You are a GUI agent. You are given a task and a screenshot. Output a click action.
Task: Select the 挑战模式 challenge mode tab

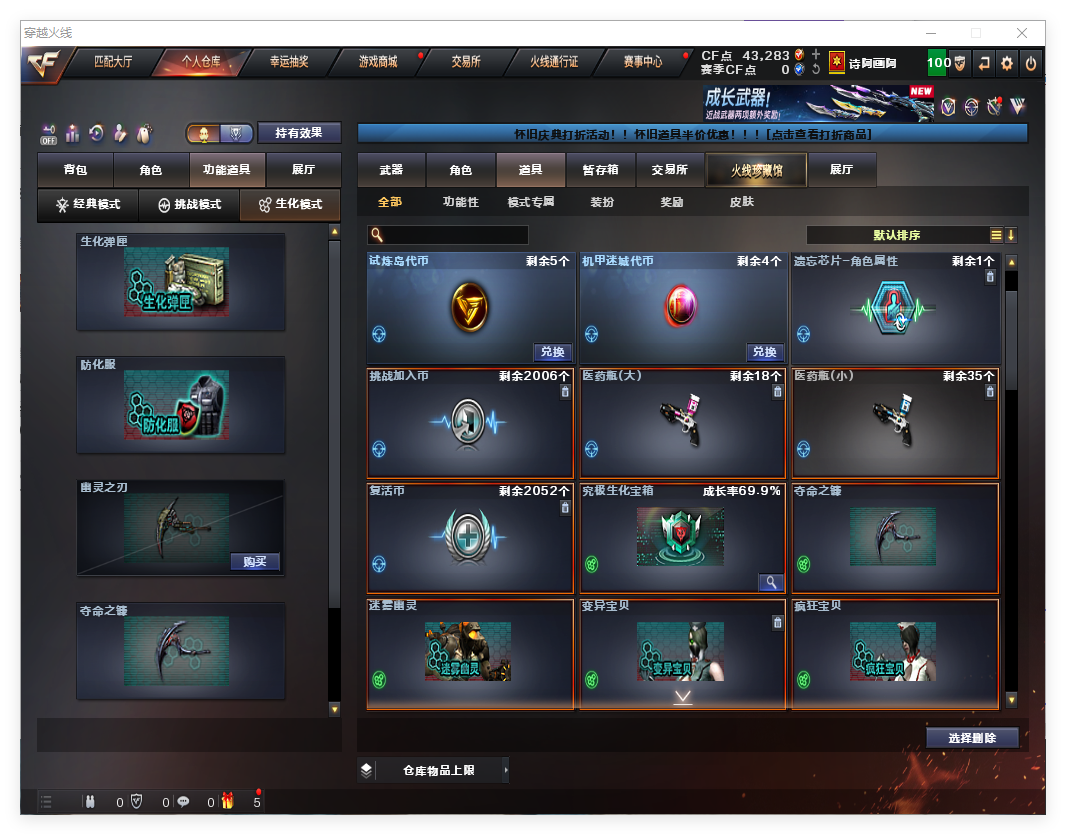[189, 205]
